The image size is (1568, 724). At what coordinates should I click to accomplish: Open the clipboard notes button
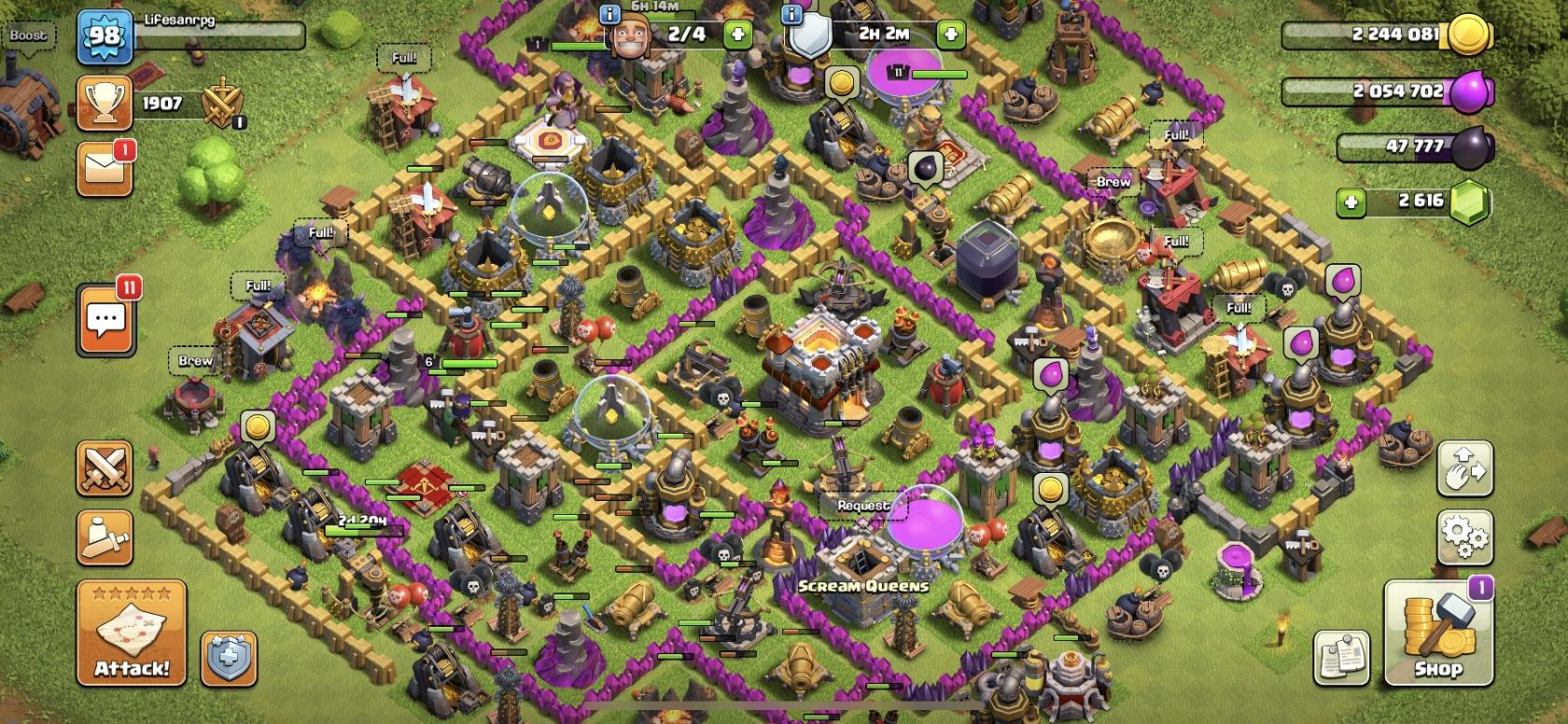click(1341, 656)
